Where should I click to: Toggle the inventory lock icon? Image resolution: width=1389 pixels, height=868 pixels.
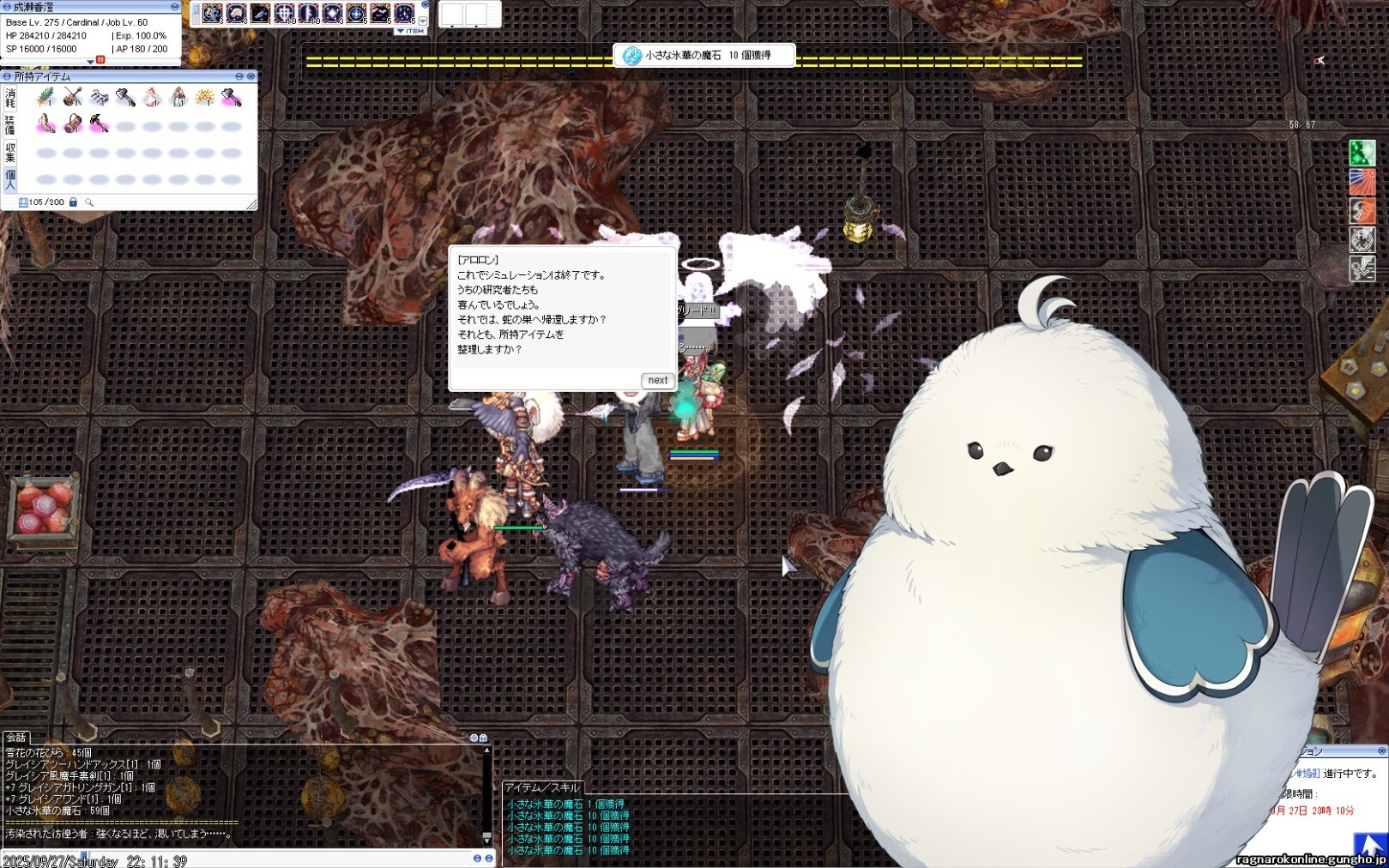coord(73,202)
